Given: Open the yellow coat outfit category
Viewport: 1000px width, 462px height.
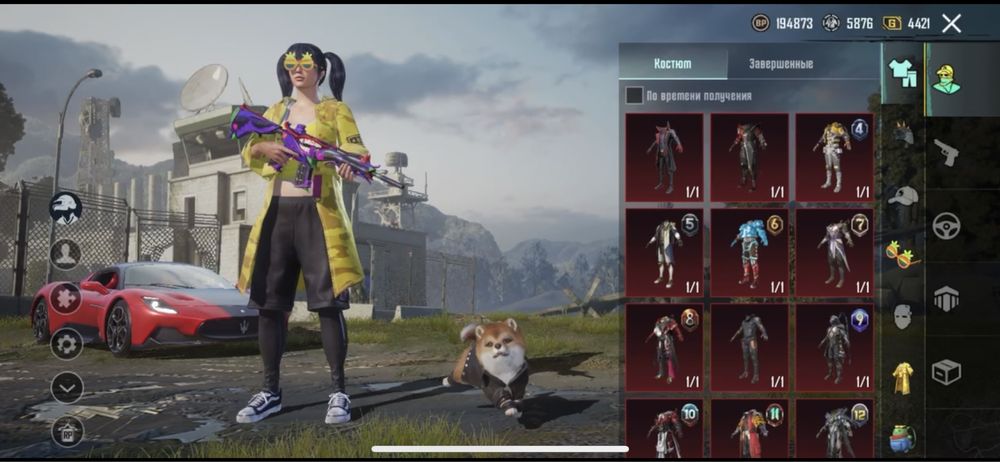Looking at the screenshot, I should pos(903,377).
